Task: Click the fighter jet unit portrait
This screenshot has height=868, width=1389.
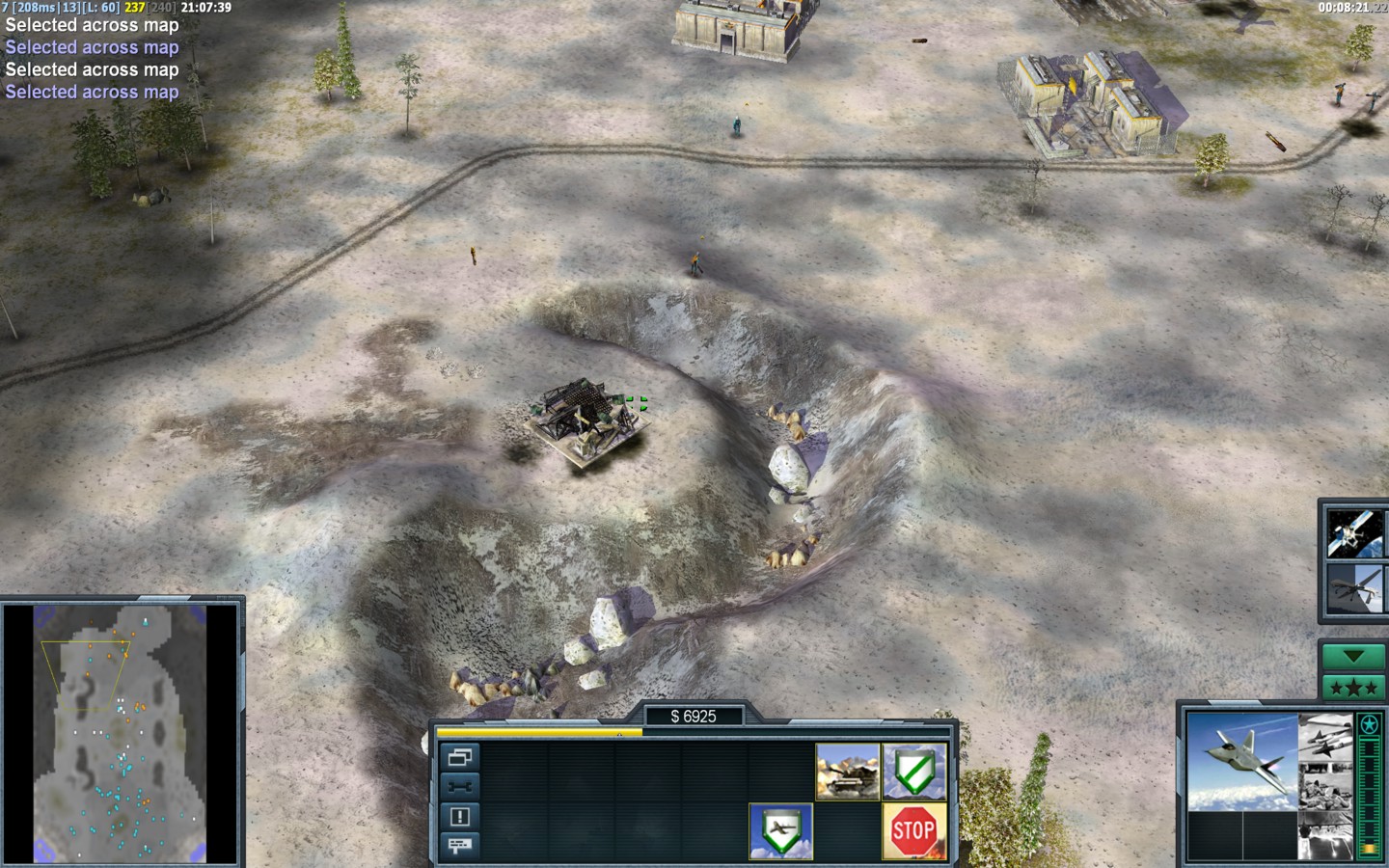Action: point(1240,761)
